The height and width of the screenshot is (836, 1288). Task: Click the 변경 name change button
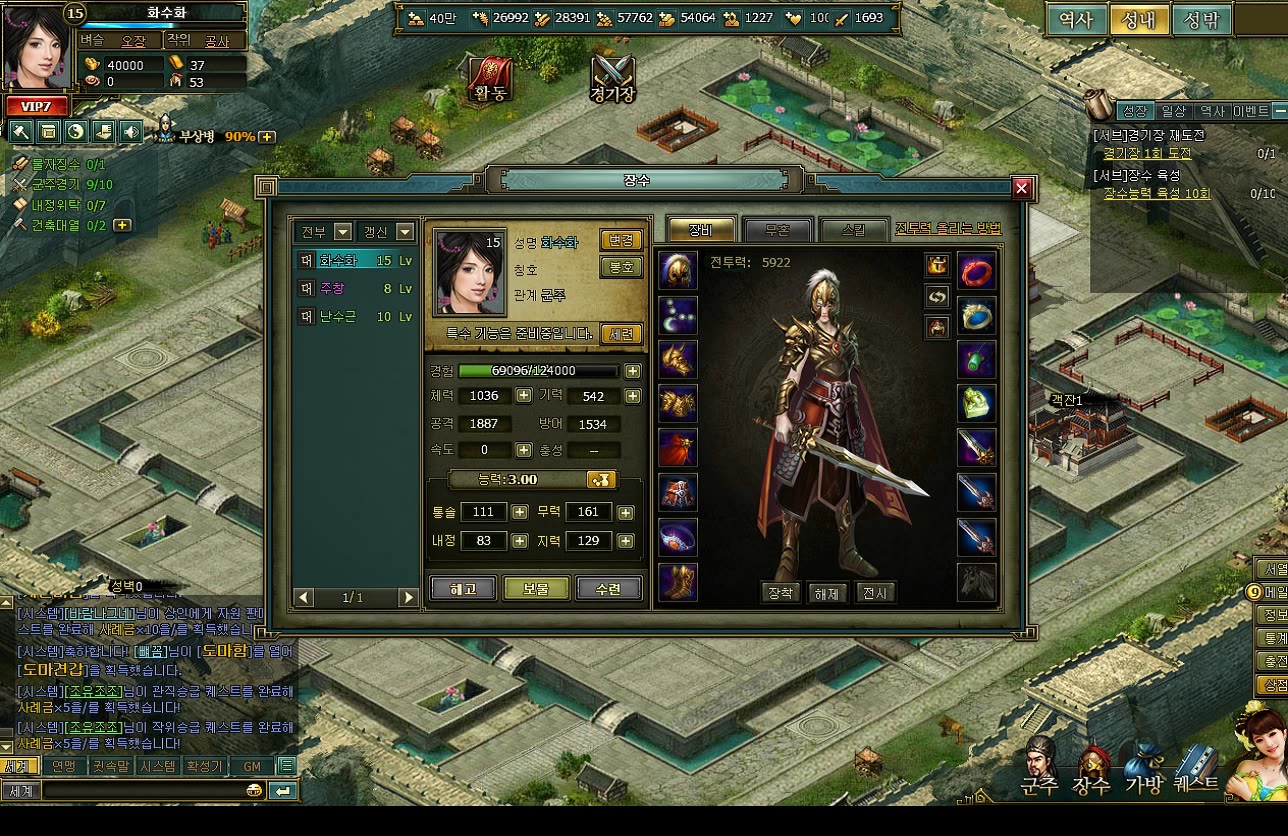620,240
